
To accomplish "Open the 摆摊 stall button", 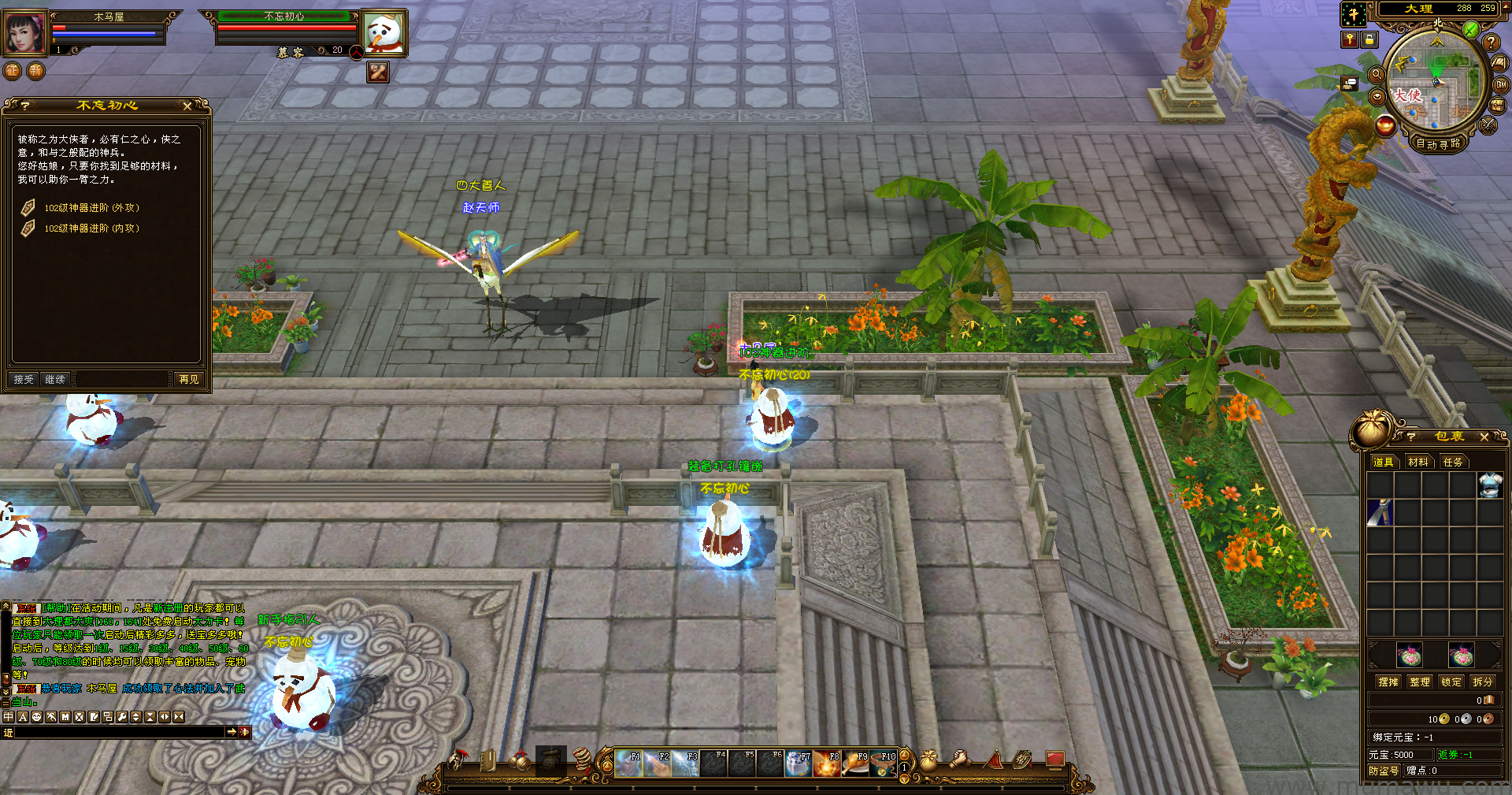I will pos(1388,682).
